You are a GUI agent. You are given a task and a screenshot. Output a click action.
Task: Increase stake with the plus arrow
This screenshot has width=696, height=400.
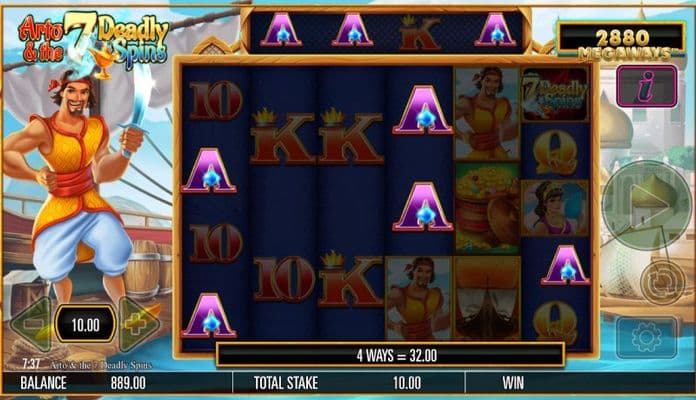point(138,324)
